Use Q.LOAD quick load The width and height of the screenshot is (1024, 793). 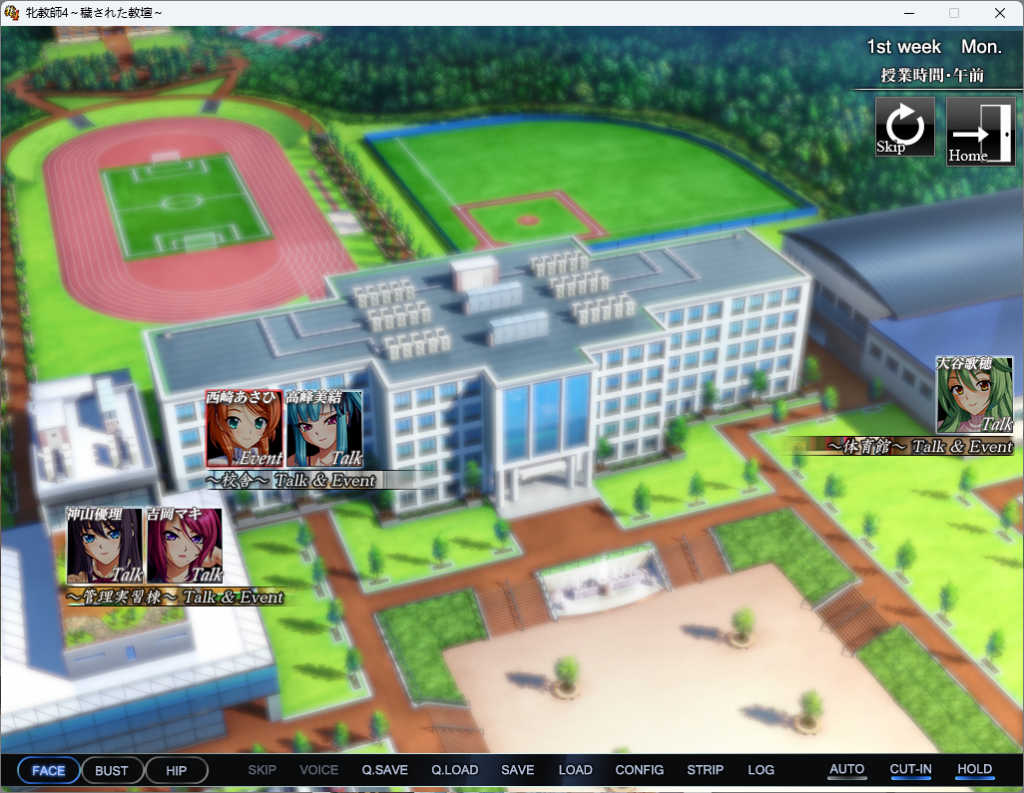coord(455,770)
